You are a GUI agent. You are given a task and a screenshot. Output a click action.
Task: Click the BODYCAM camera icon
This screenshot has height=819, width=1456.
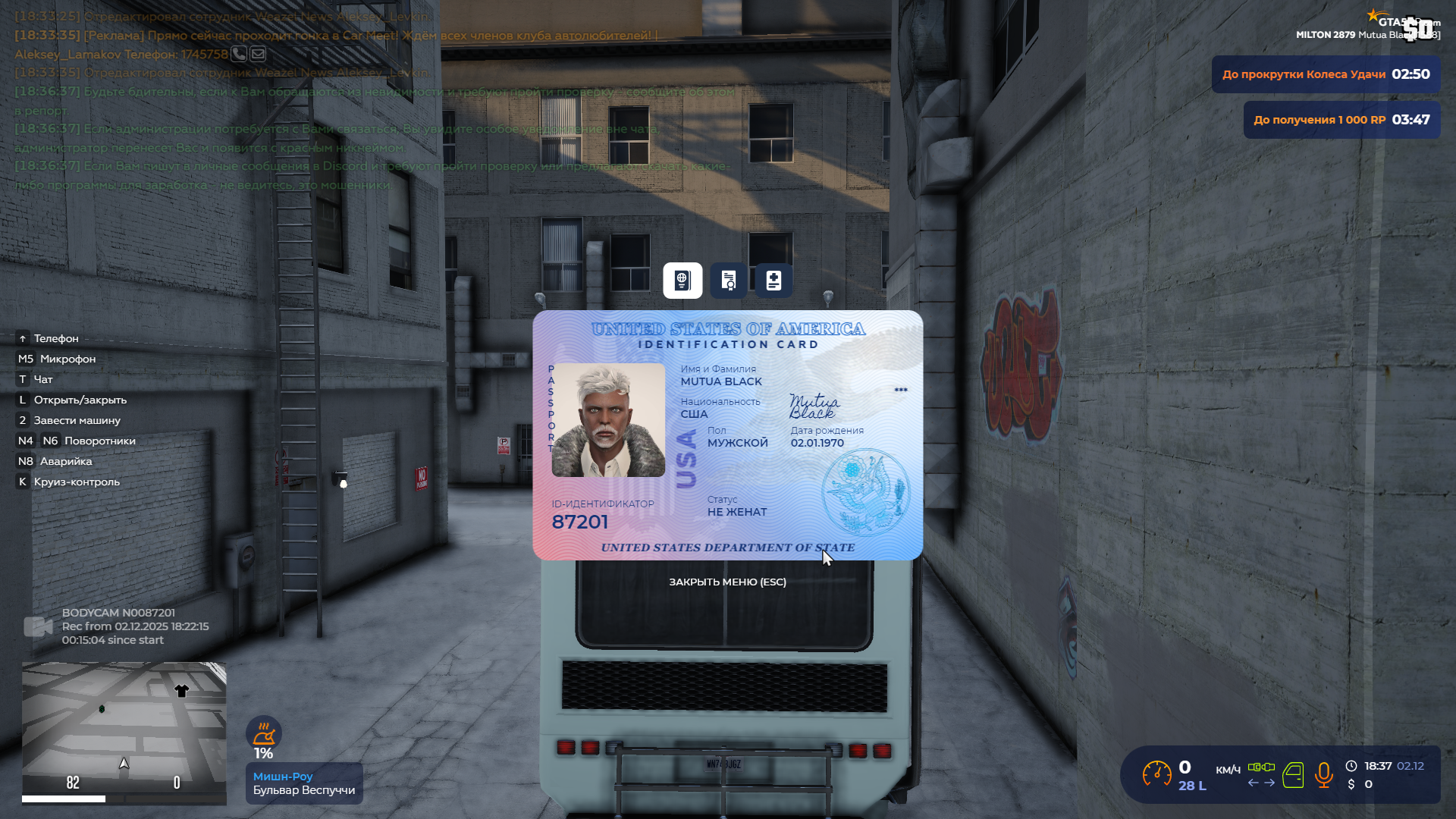[x=37, y=626]
